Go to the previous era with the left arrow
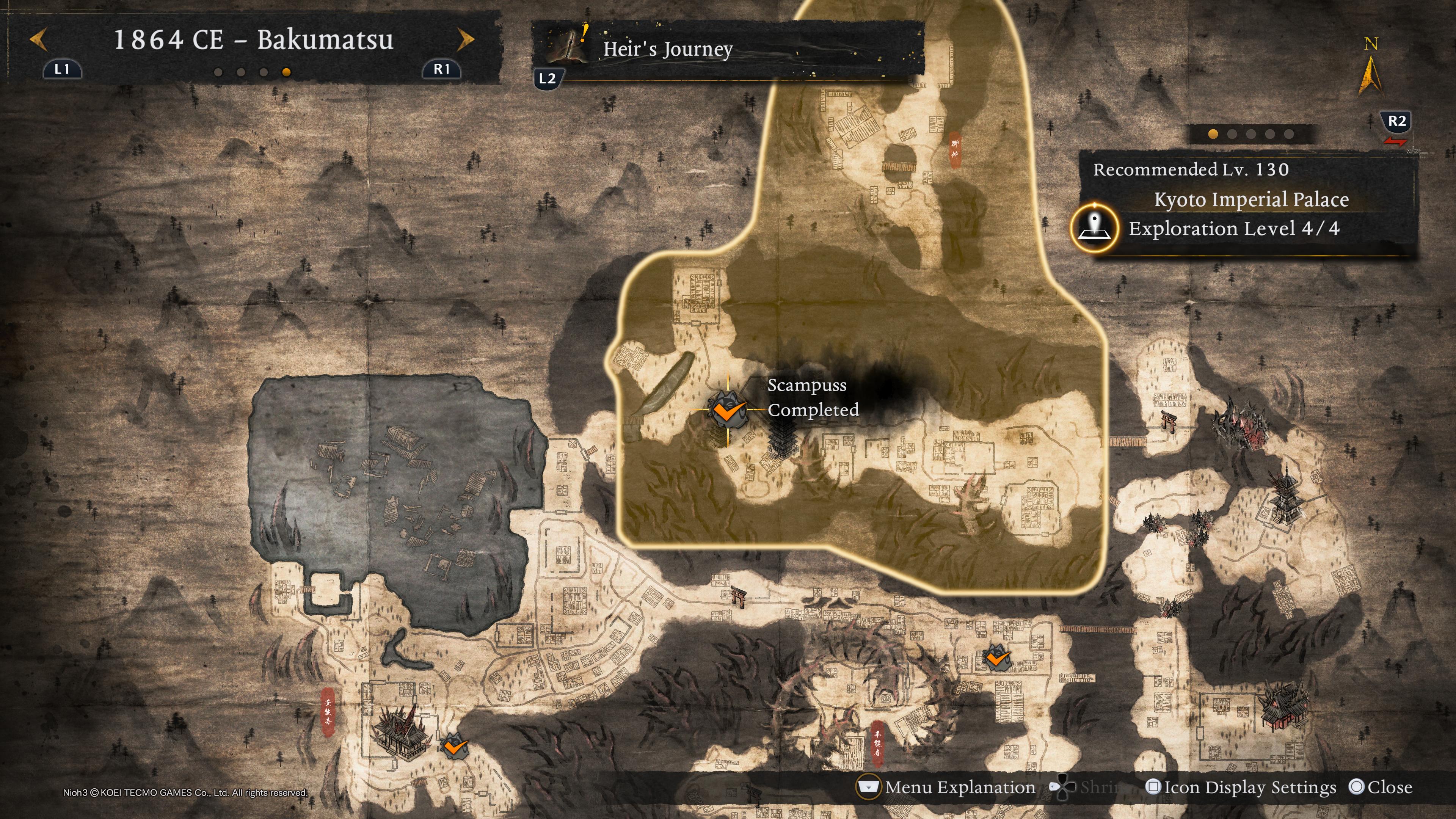This screenshot has width=1456, height=819. [x=38, y=39]
